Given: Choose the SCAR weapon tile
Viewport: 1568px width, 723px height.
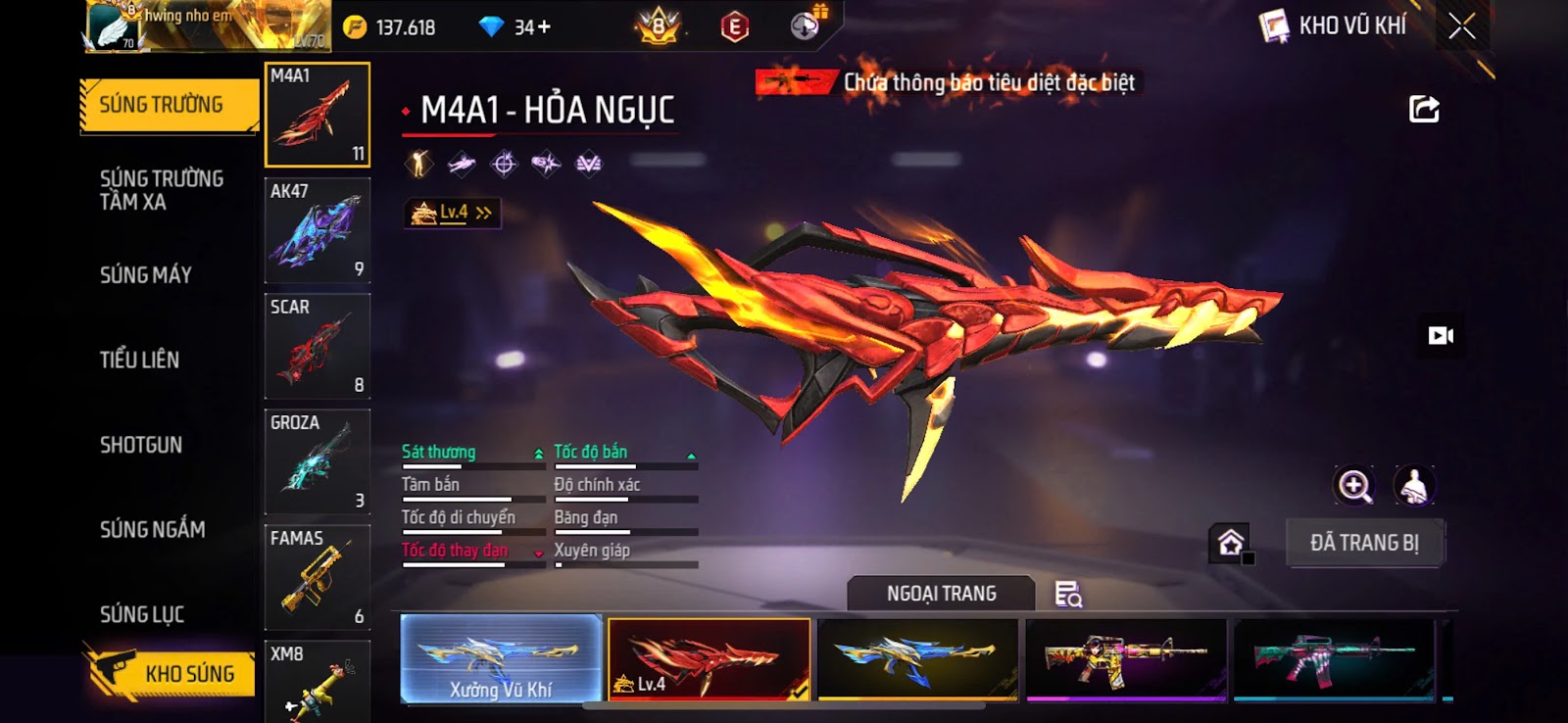Looking at the screenshot, I should click(x=317, y=347).
